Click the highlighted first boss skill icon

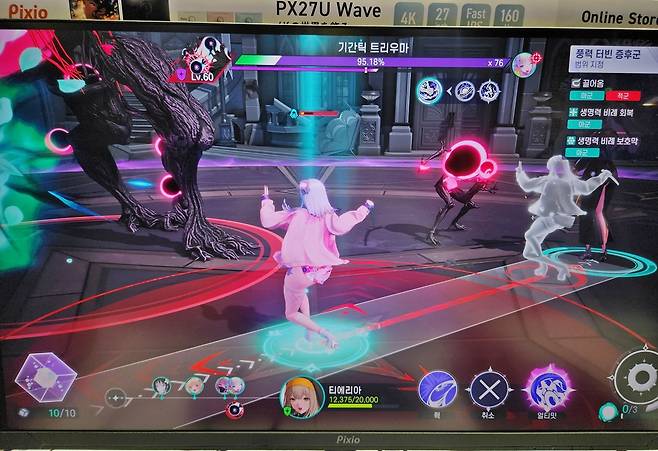pos(431,90)
